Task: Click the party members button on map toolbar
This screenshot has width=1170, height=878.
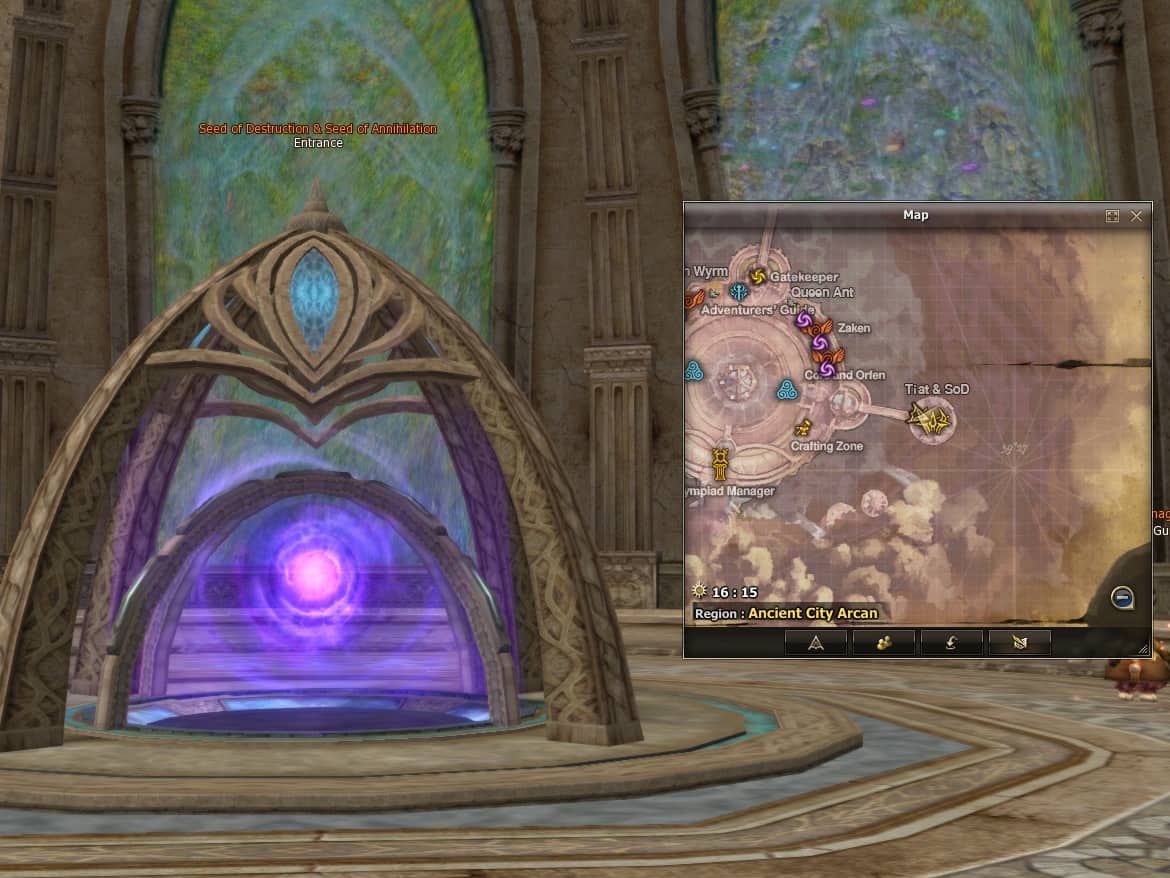Action: coord(884,643)
